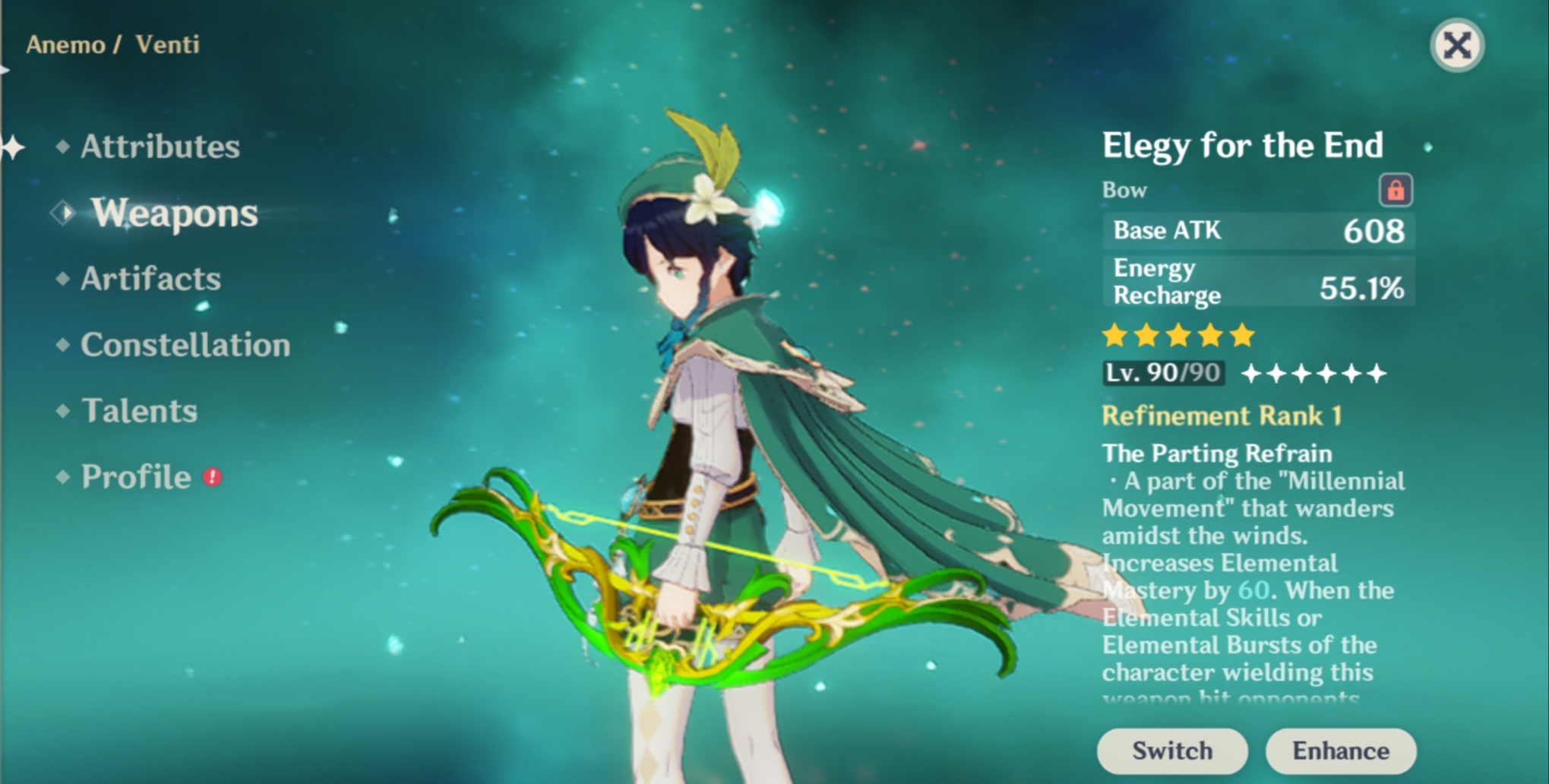Click the red alert icon beside Profile

click(213, 476)
